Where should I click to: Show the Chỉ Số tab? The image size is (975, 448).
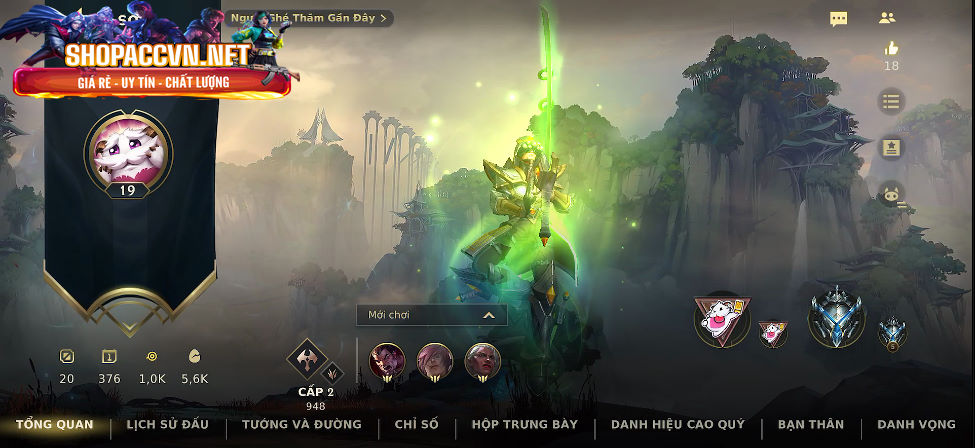click(416, 425)
